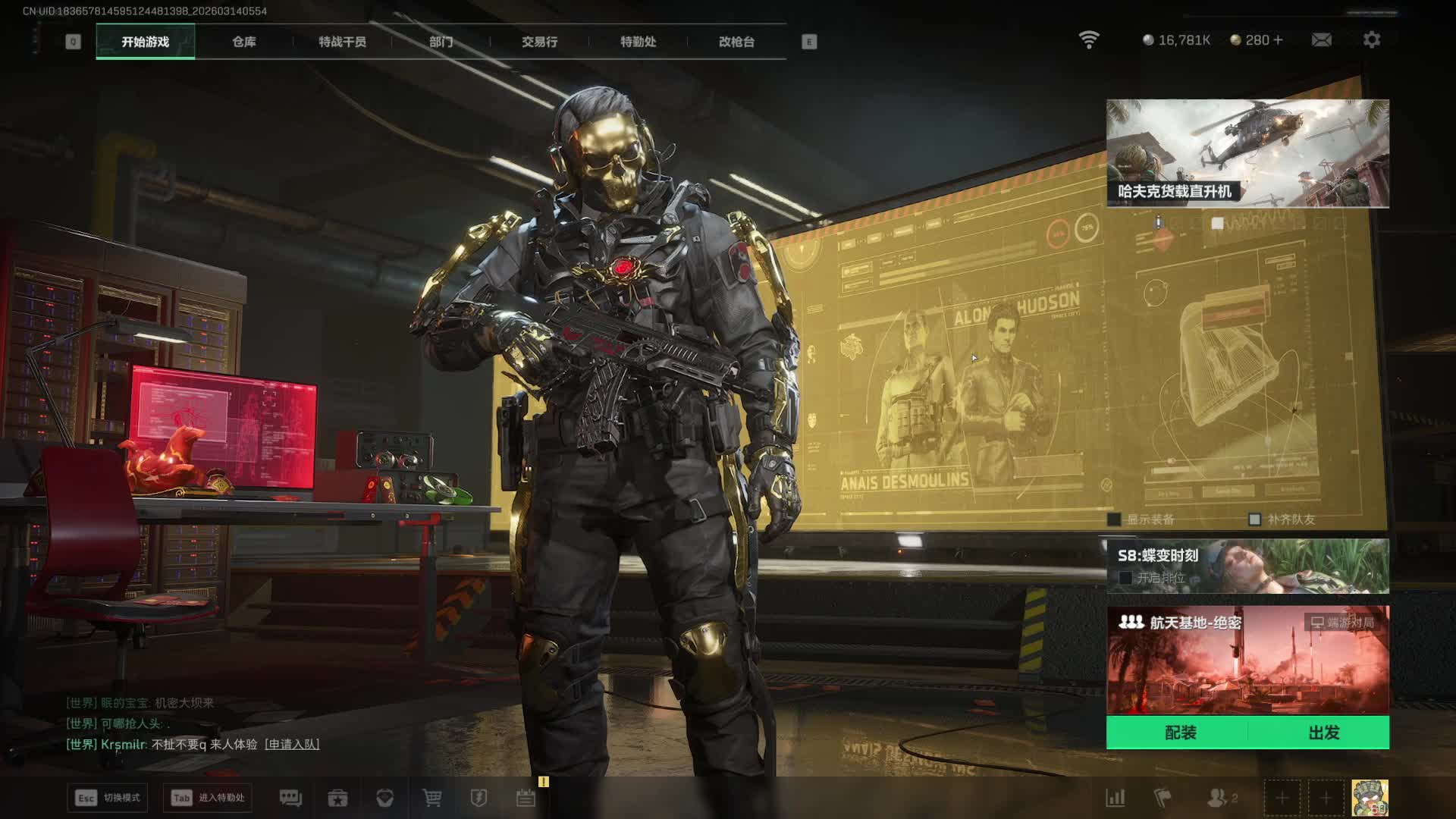Go to the 部门 department tab

(441, 42)
